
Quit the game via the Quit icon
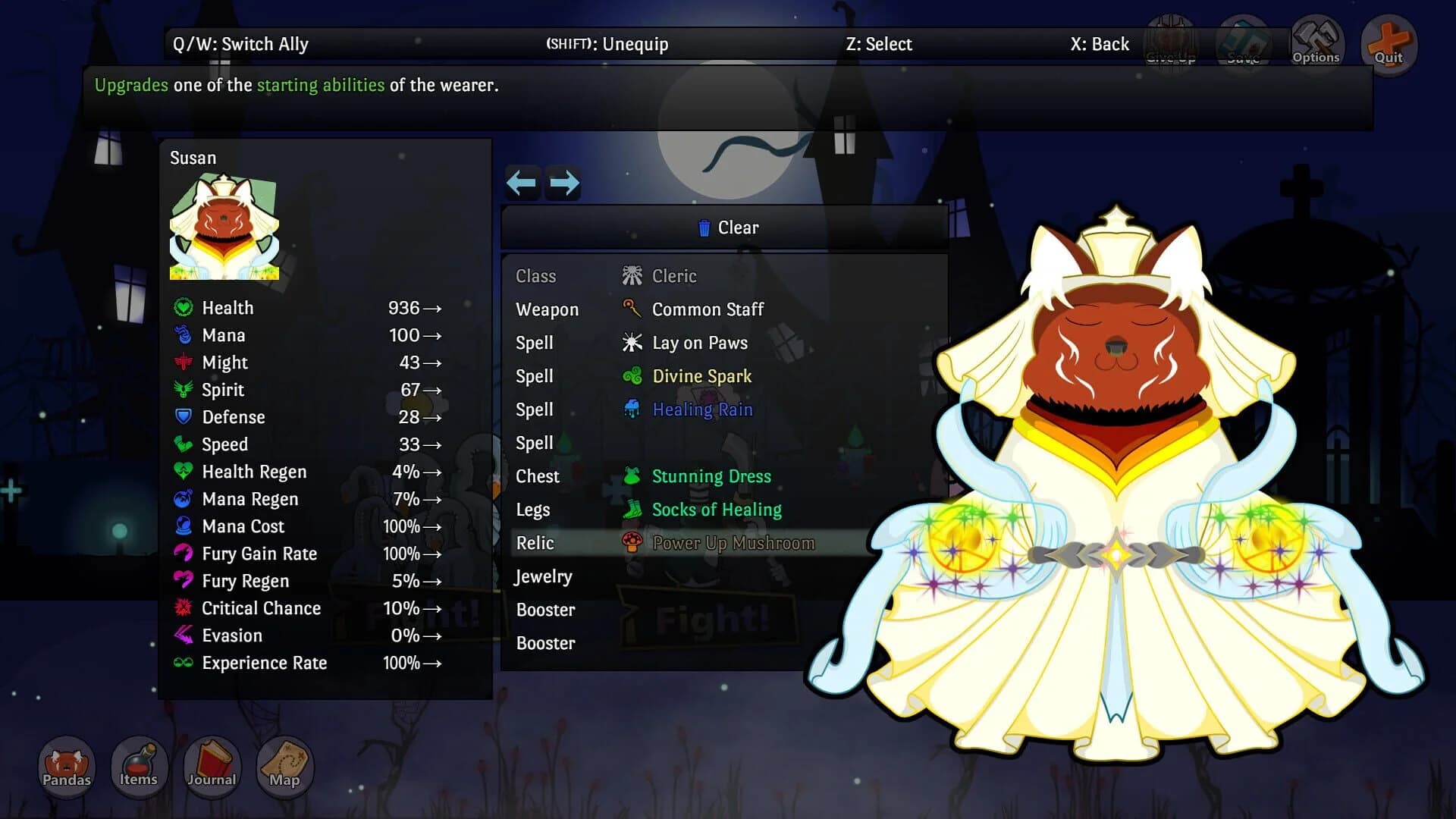point(1388,42)
